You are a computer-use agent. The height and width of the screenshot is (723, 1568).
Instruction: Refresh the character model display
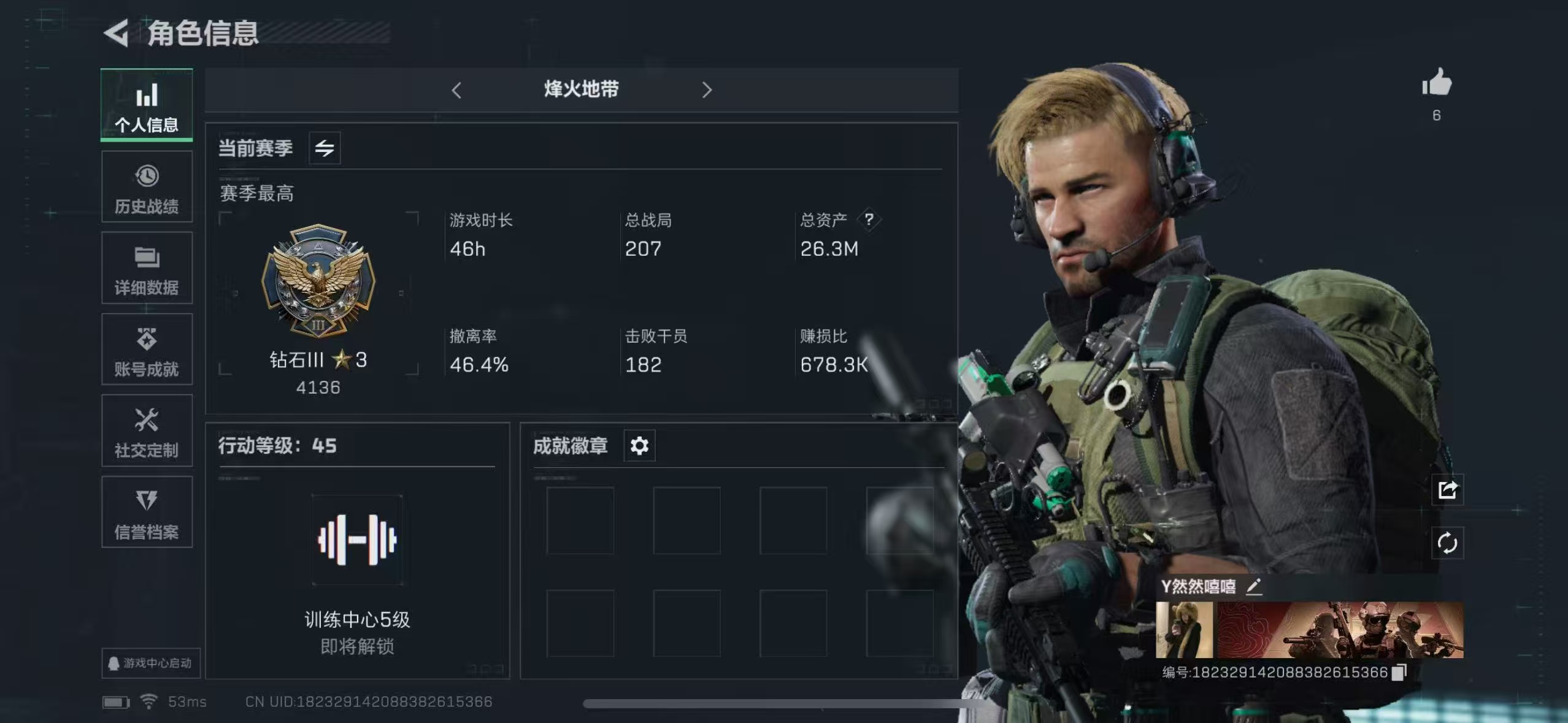1448,543
